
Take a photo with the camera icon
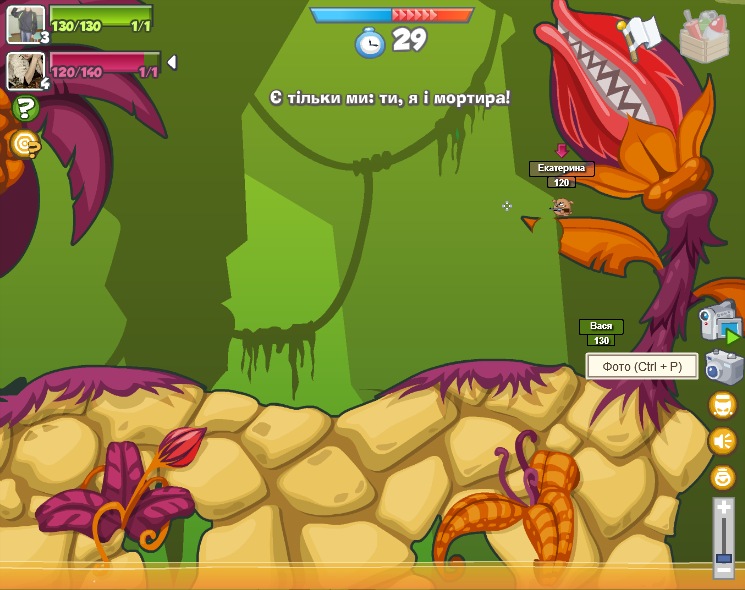pyautogui.click(x=723, y=367)
